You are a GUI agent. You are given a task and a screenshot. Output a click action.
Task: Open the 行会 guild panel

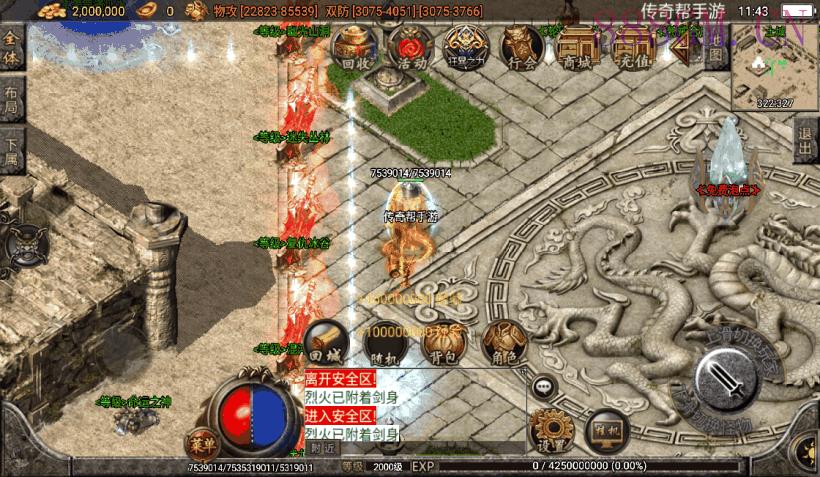[521, 47]
